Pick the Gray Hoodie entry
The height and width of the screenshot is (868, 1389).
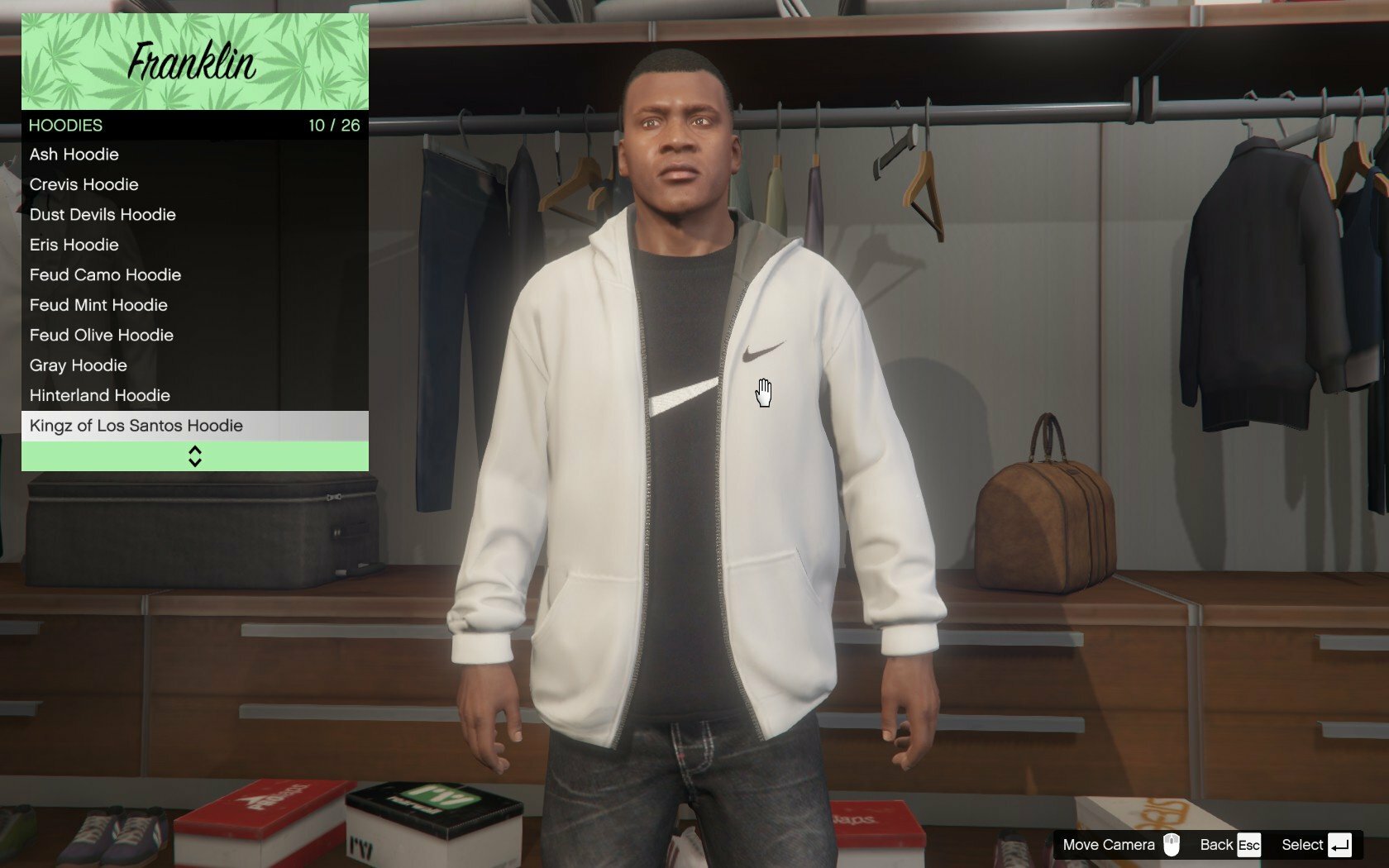79,365
